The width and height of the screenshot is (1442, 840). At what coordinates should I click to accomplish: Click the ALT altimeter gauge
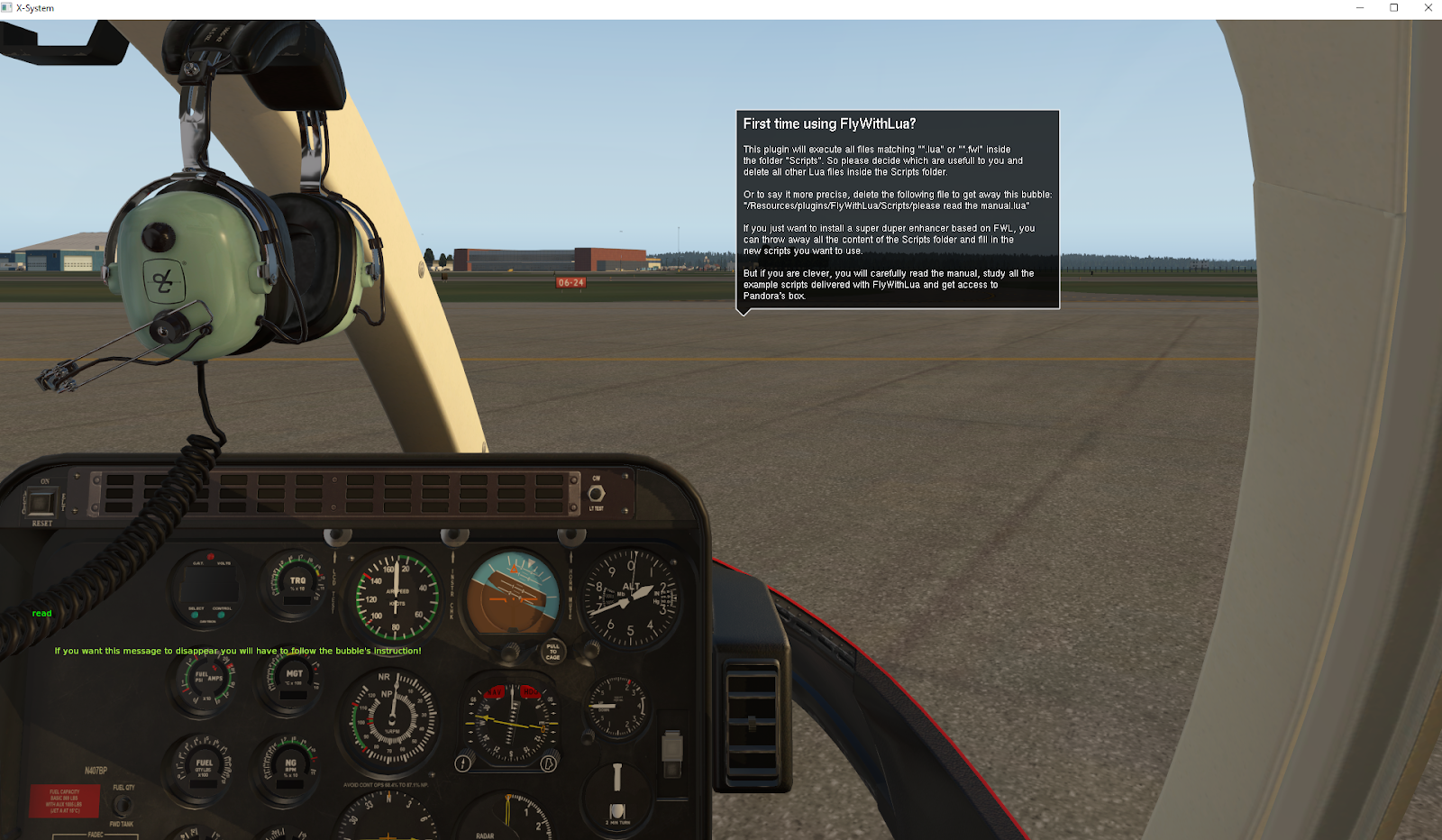pyautogui.click(x=631, y=596)
